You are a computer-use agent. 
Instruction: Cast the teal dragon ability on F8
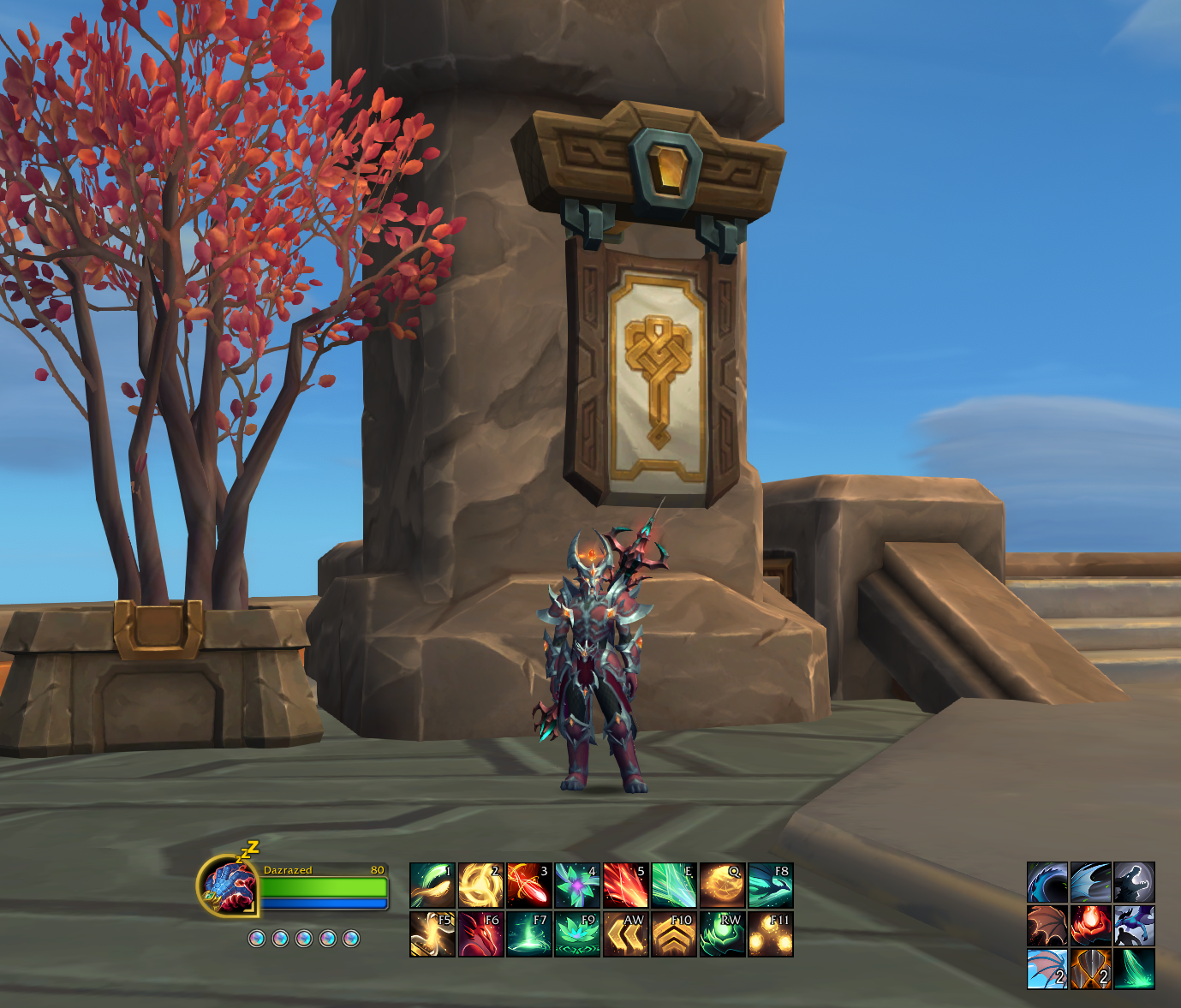771,885
